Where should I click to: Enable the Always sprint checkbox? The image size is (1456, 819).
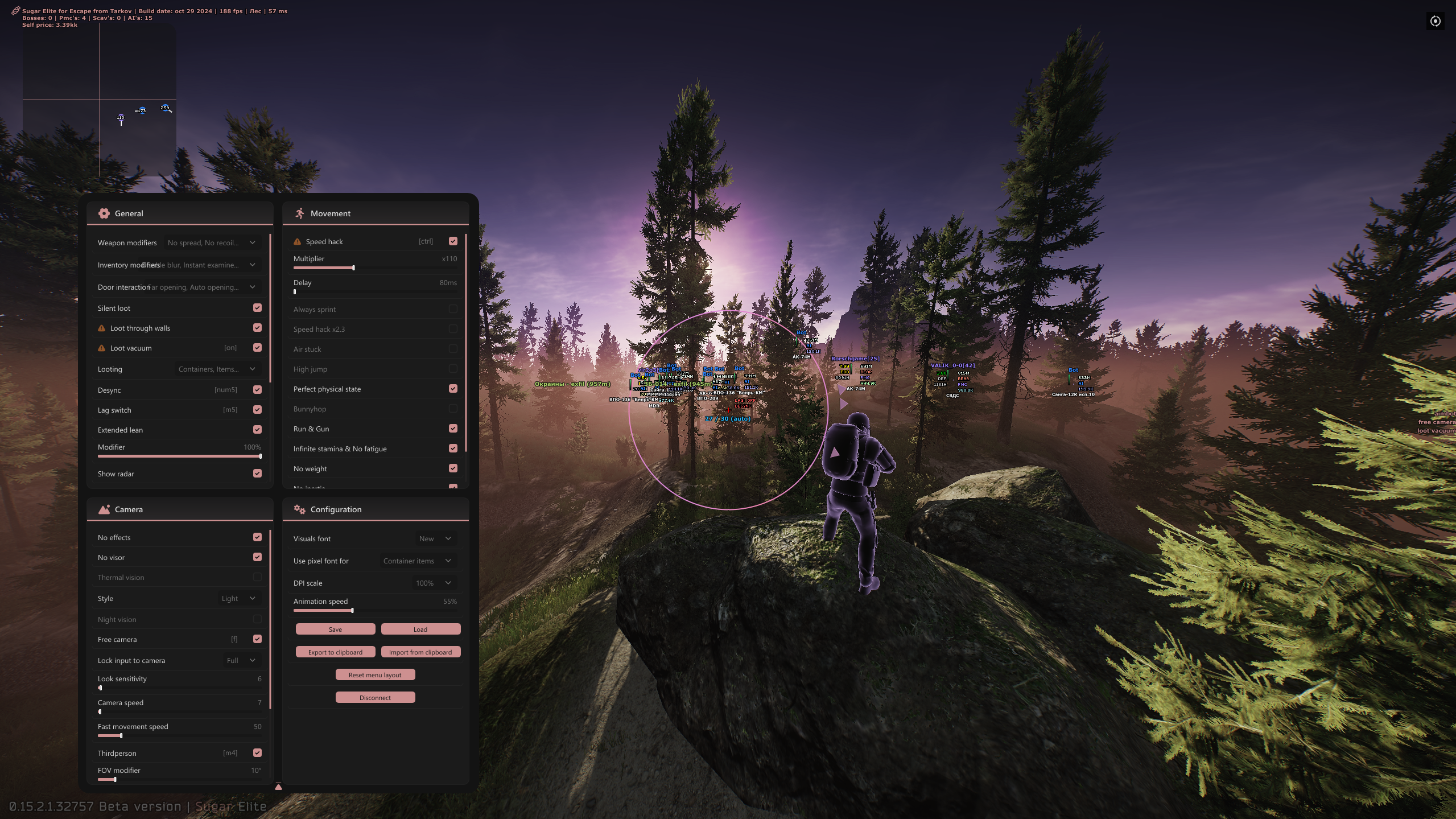pyautogui.click(x=453, y=309)
